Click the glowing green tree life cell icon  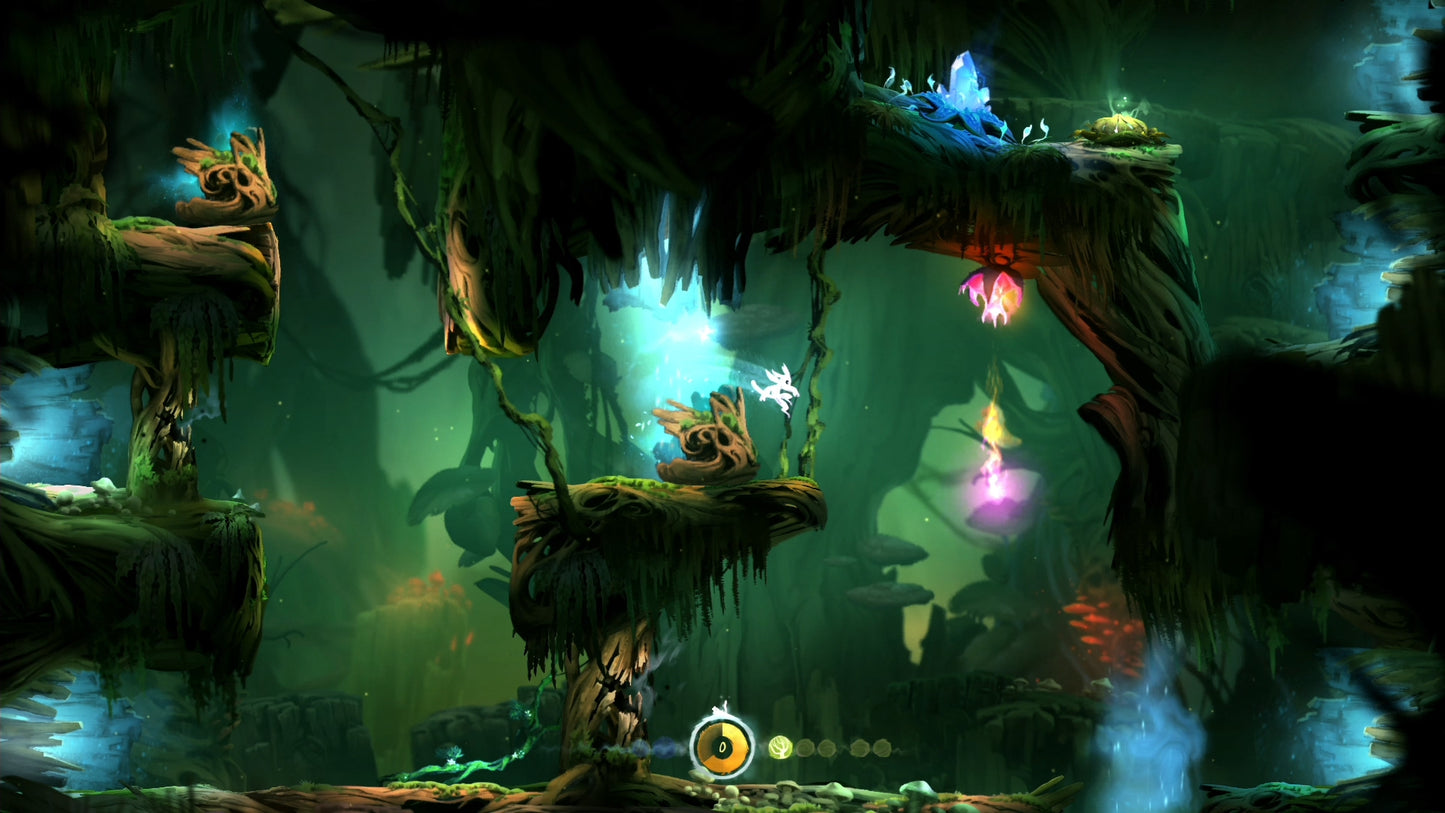click(780, 747)
